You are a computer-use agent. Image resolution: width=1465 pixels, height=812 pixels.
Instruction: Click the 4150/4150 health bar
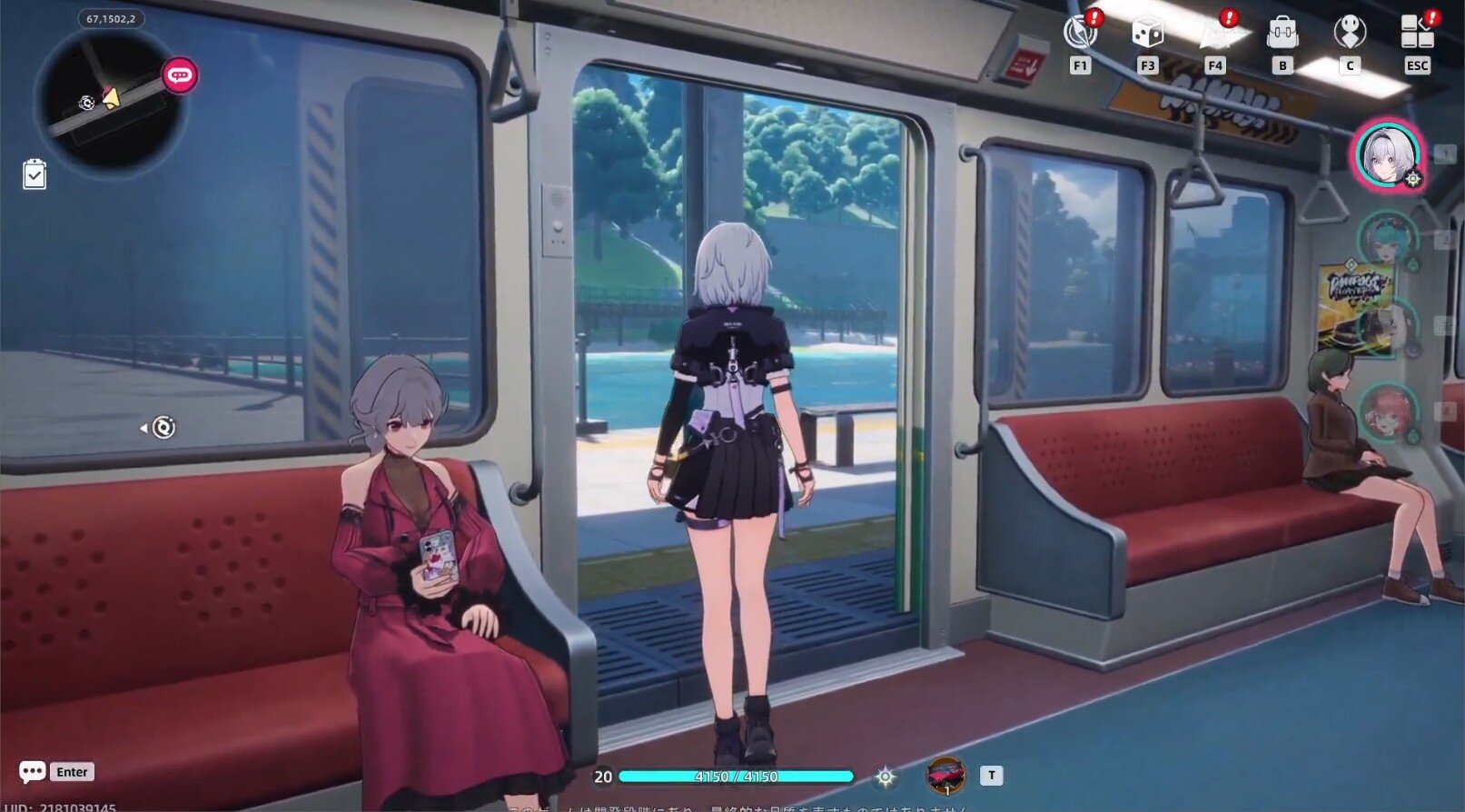pyautogui.click(x=736, y=777)
